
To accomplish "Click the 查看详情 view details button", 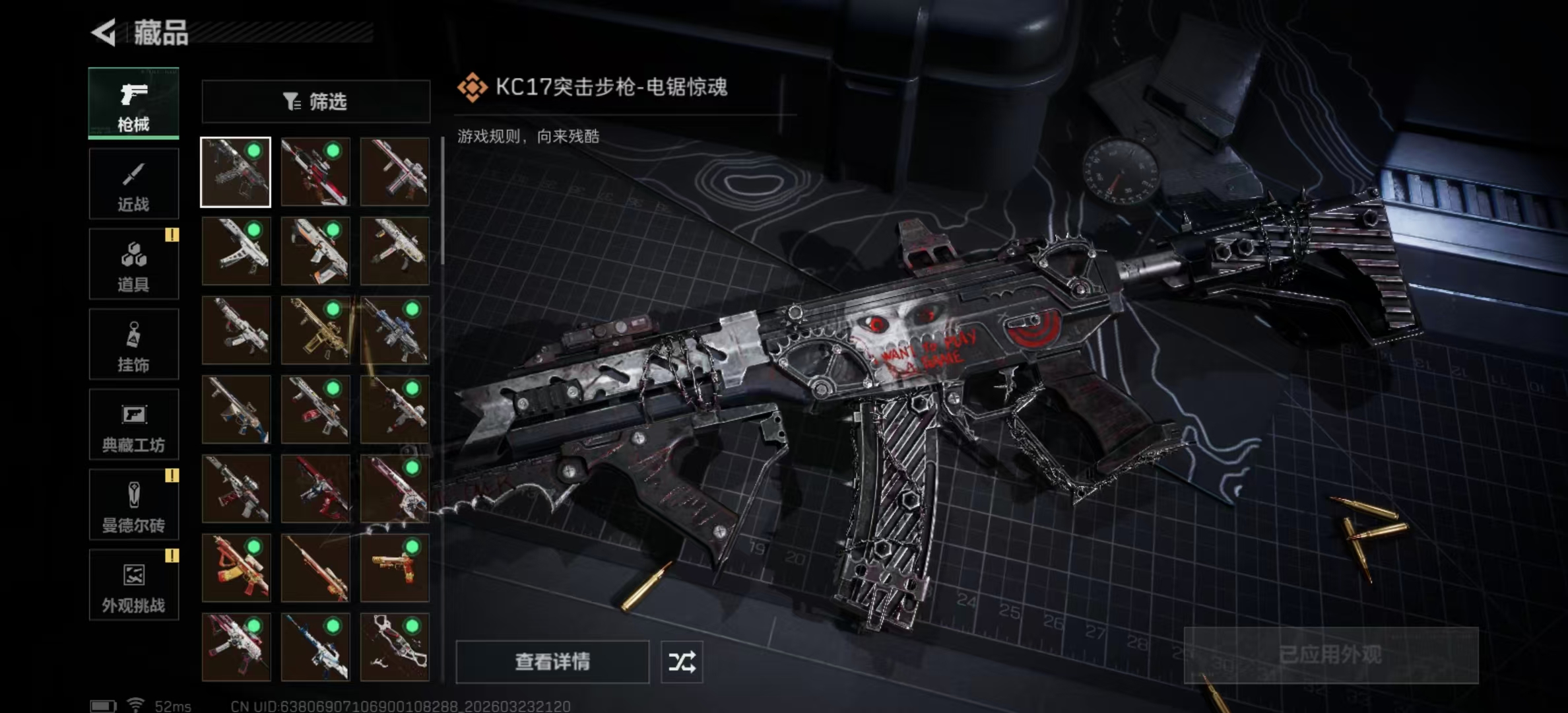I will point(552,662).
